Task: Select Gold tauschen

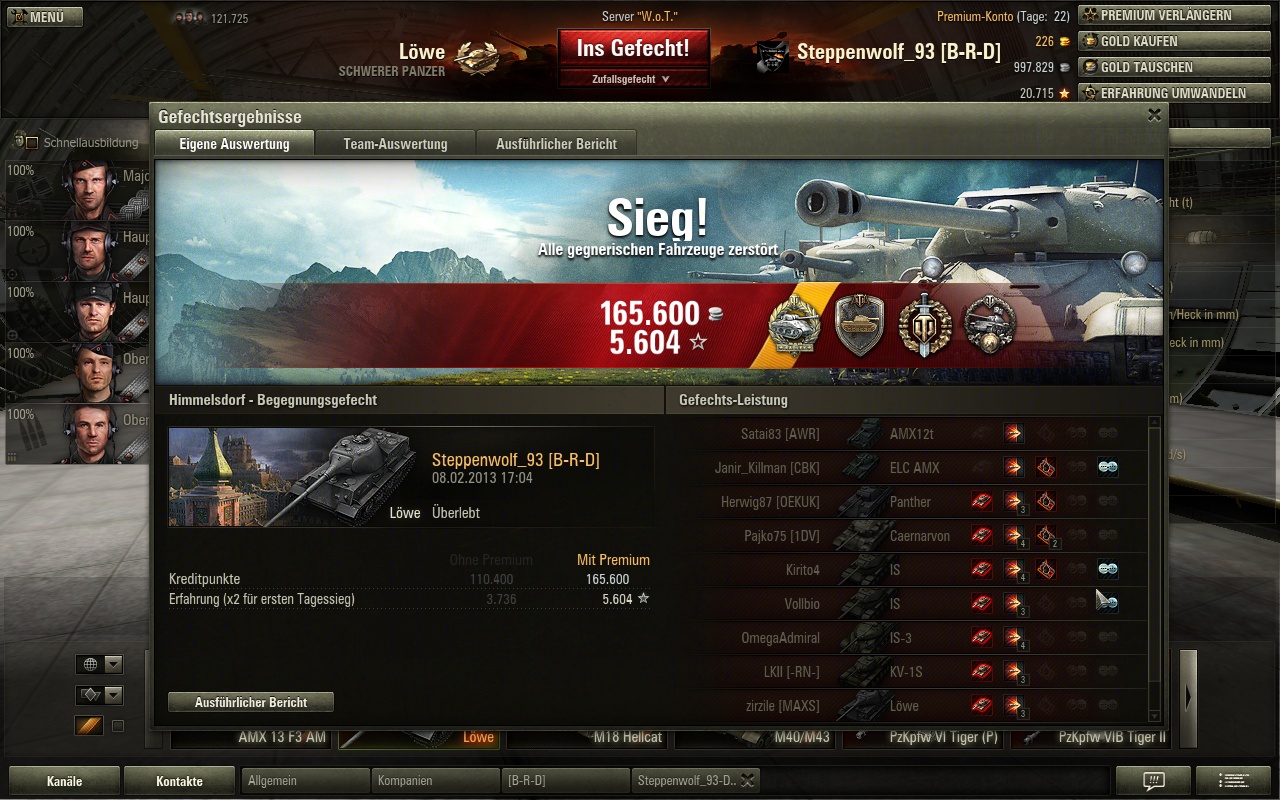Action: point(1162,68)
